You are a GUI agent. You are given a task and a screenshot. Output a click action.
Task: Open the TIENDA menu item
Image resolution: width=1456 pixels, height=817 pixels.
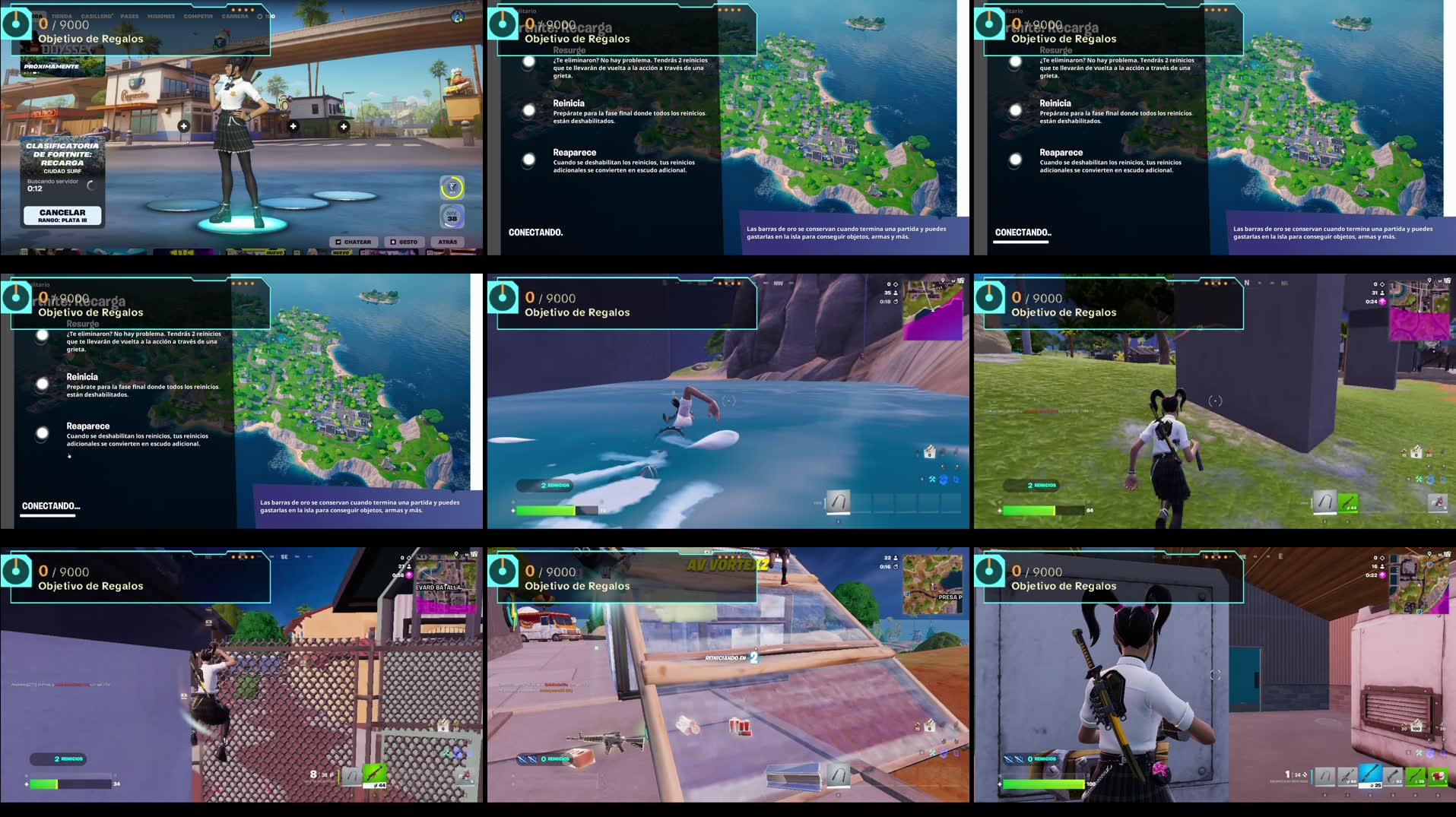[x=62, y=16]
